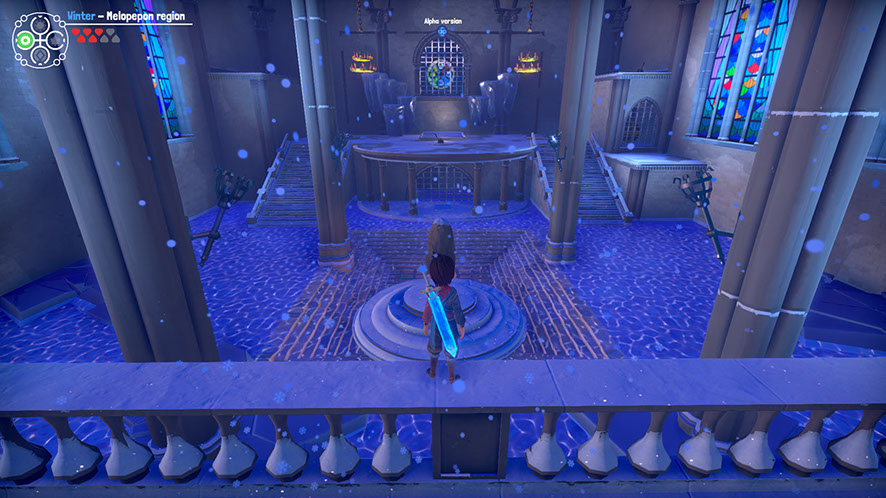Activate the bottom diamond slot of the season wheel
The height and width of the screenshot is (498, 886).
pos(40,56)
